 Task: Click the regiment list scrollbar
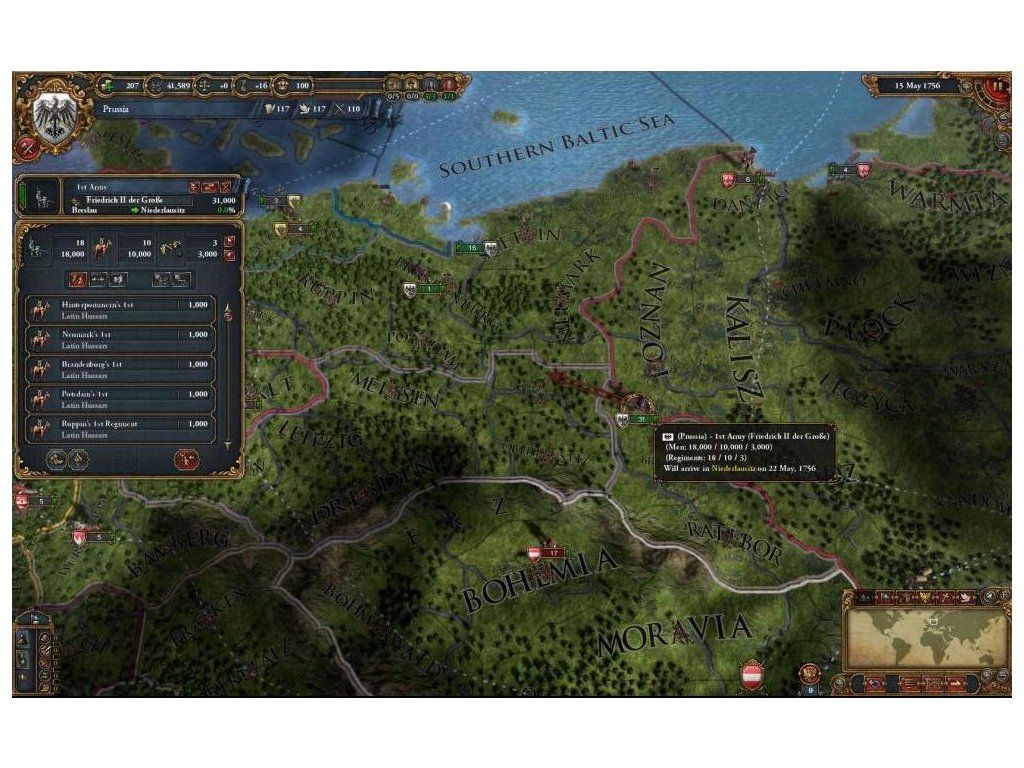[227, 370]
